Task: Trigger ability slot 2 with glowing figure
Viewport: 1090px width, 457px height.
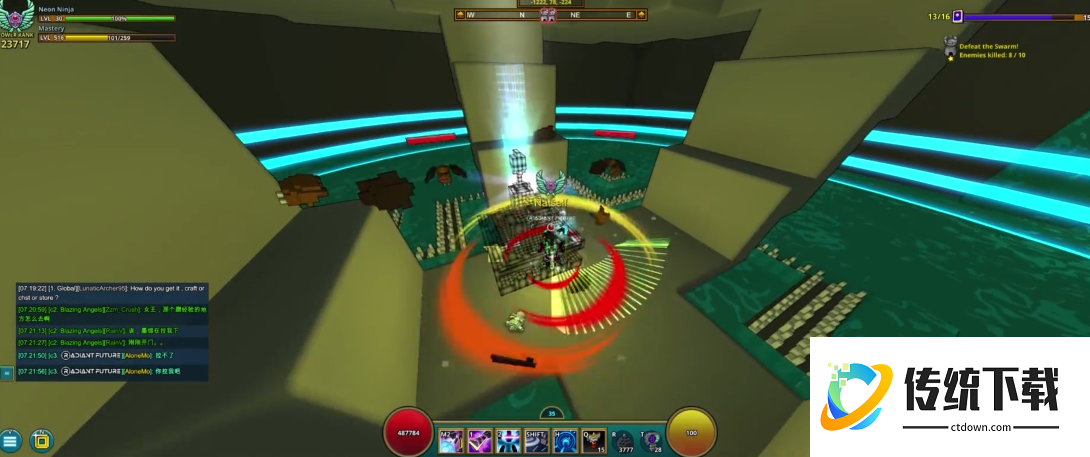Action: click(x=508, y=439)
